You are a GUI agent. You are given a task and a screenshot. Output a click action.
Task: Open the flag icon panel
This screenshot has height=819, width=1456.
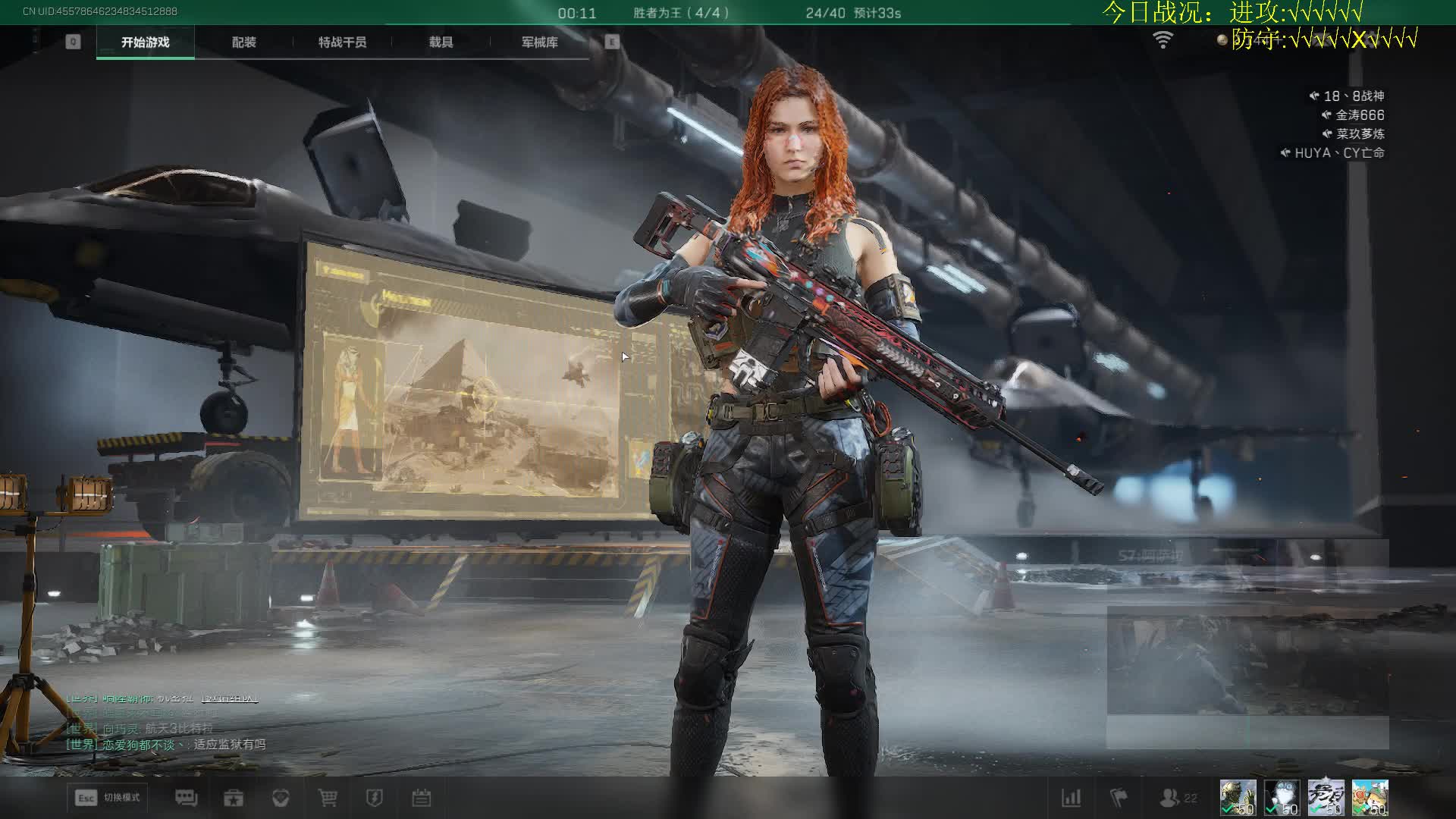[x=1119, y=798]
